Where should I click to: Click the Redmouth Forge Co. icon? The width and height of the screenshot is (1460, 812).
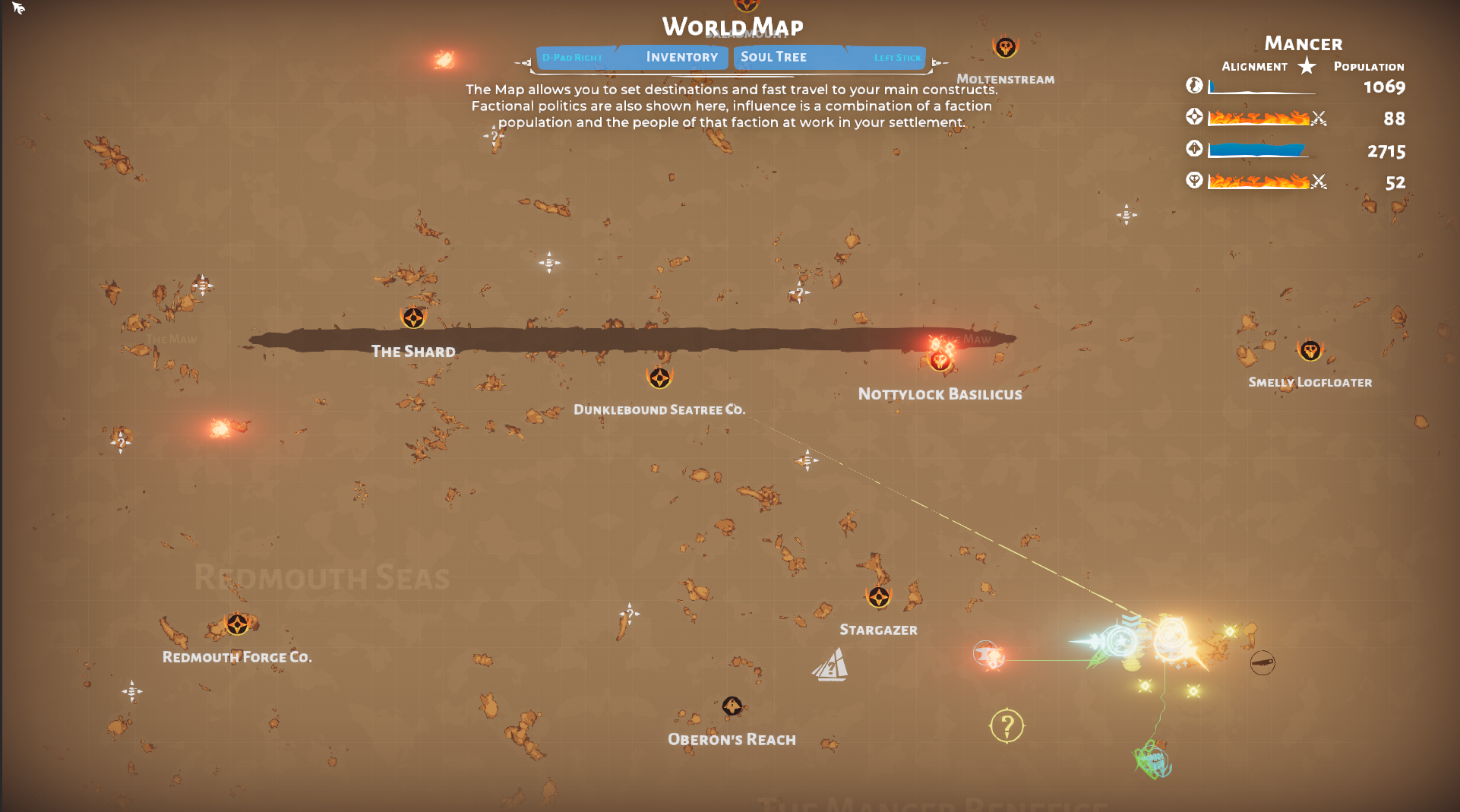tap(236, 625)
